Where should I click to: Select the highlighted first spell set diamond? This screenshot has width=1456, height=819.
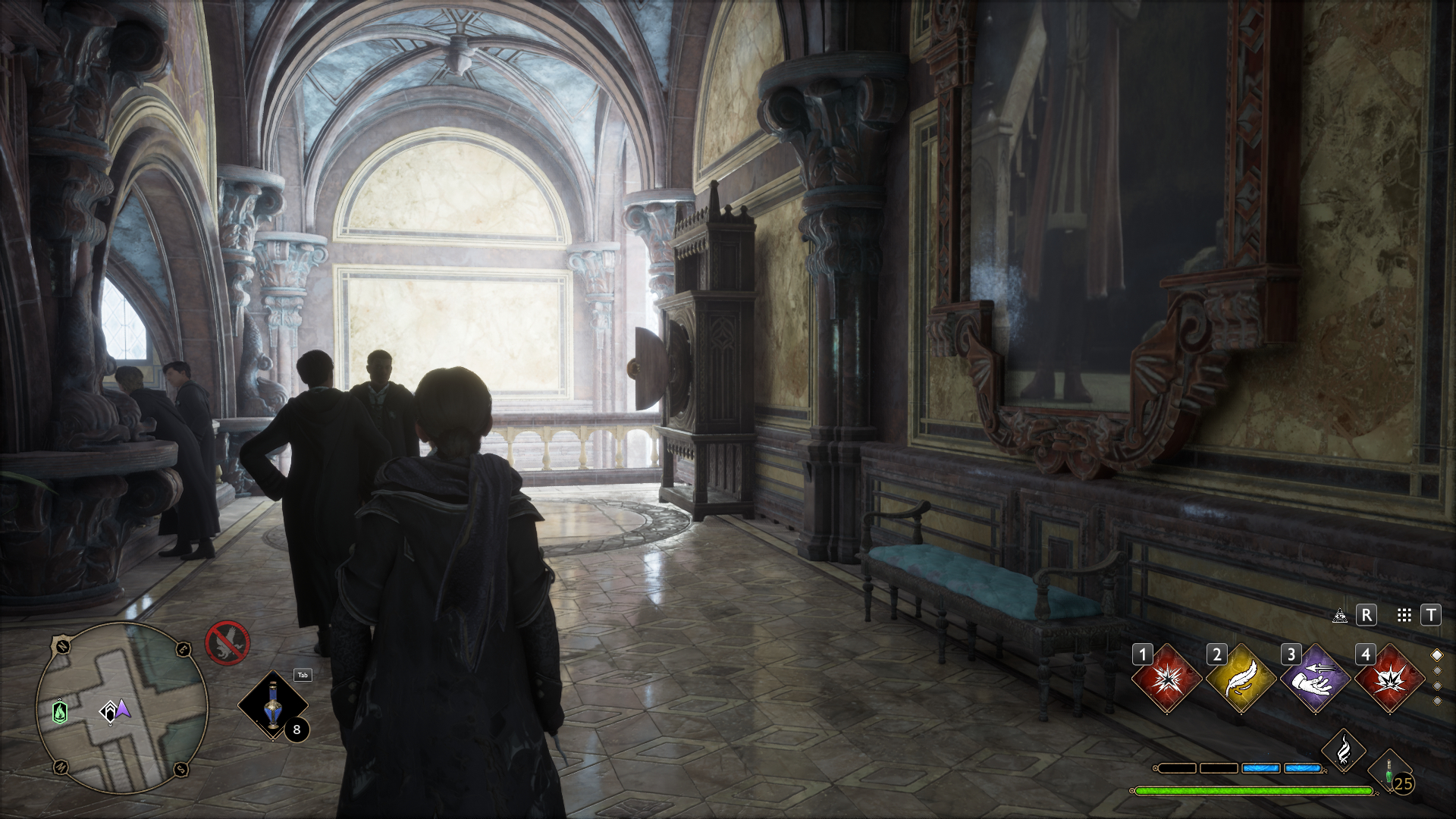[1436, 655]
